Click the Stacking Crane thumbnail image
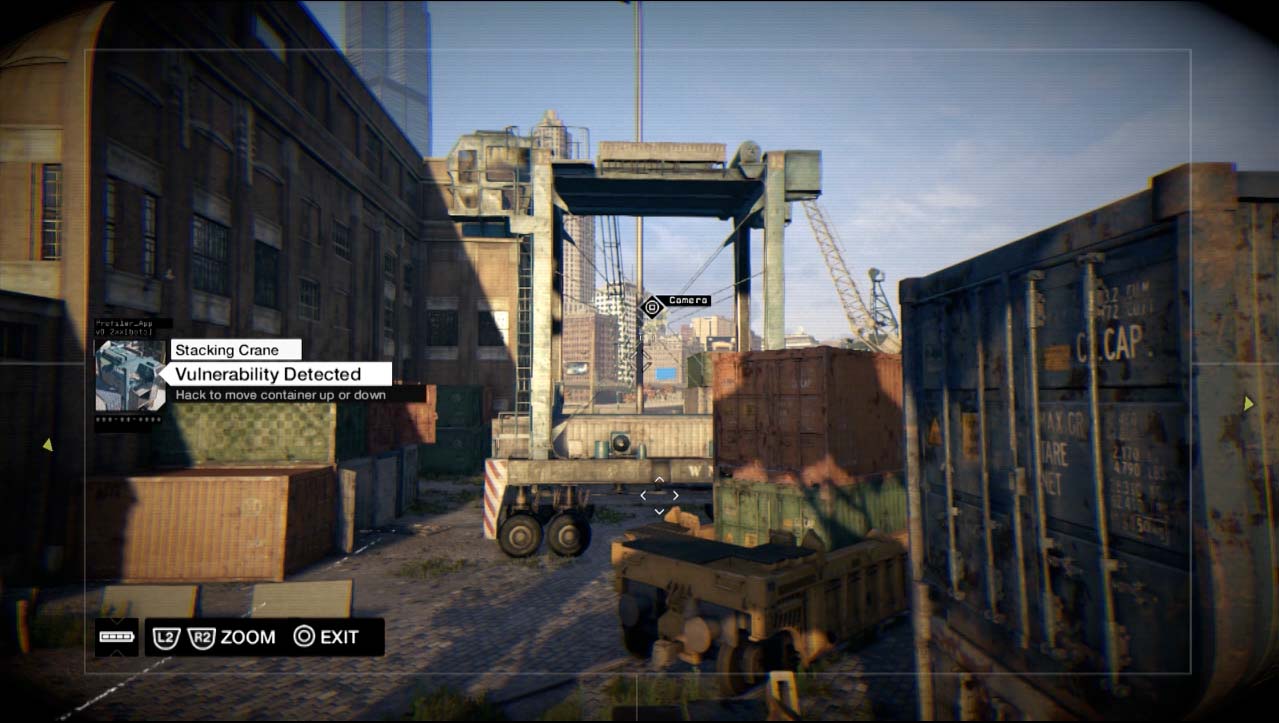 click(x=130, y=375)
